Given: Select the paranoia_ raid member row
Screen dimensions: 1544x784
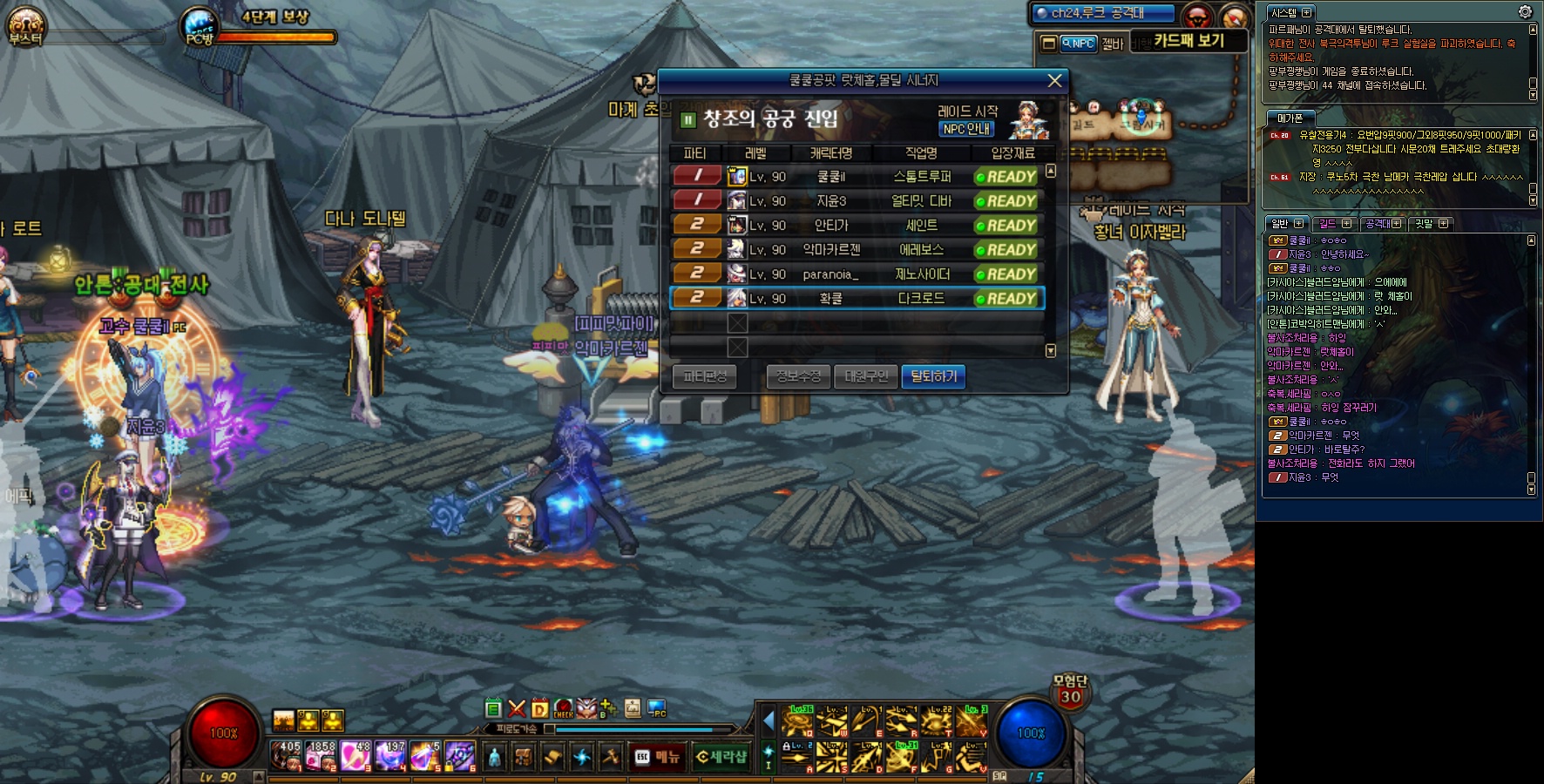Looking at the screenshot, I should (x=857, y=274).
